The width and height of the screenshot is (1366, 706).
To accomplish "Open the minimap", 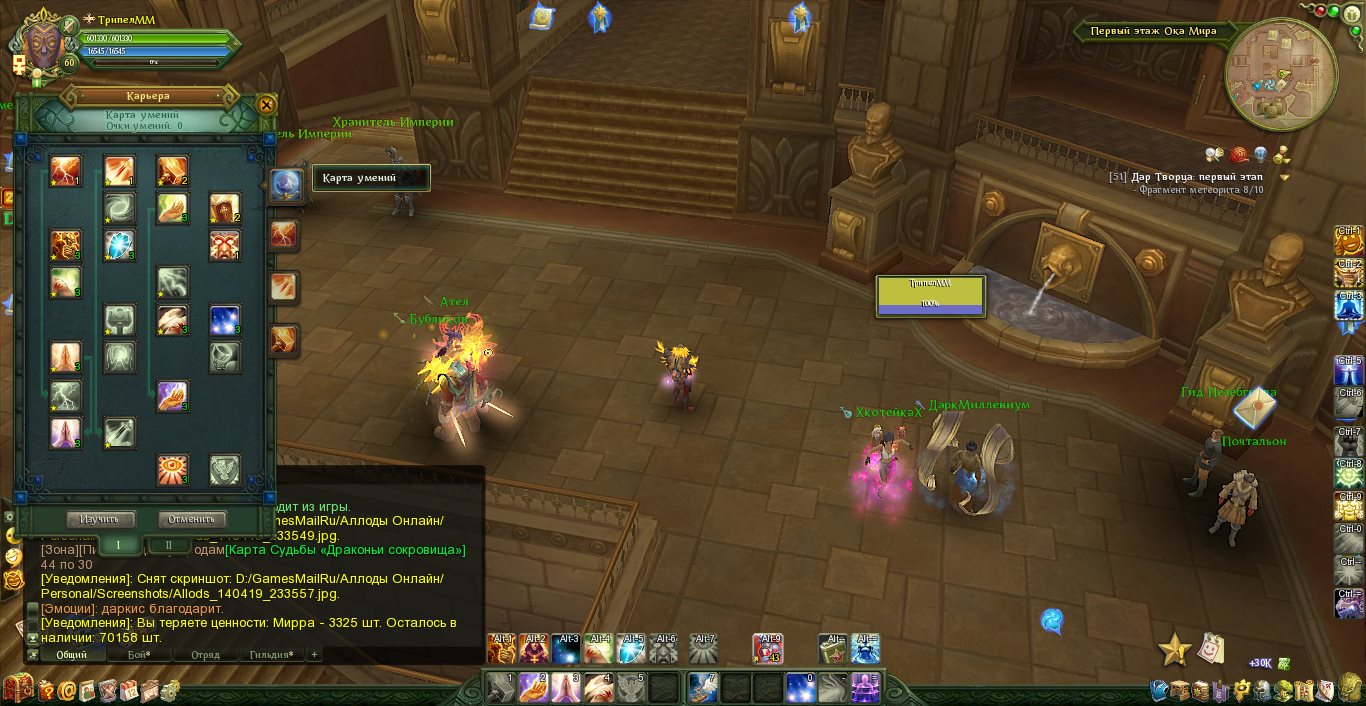I will pos(1280,75).
